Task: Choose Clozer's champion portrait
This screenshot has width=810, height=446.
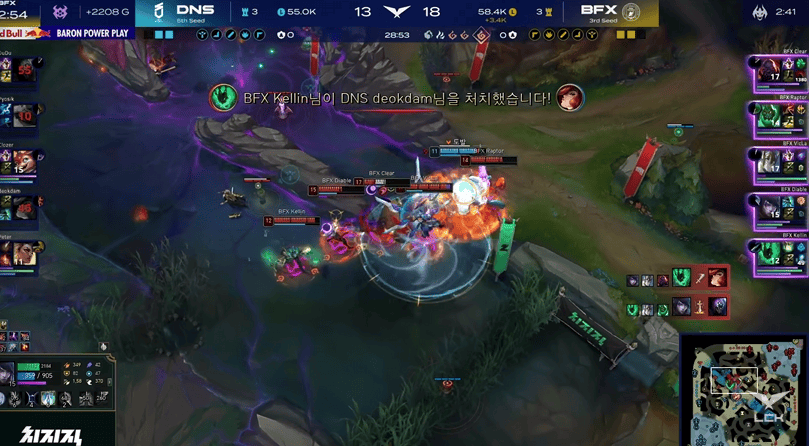Action: click(x=22, y=161)
